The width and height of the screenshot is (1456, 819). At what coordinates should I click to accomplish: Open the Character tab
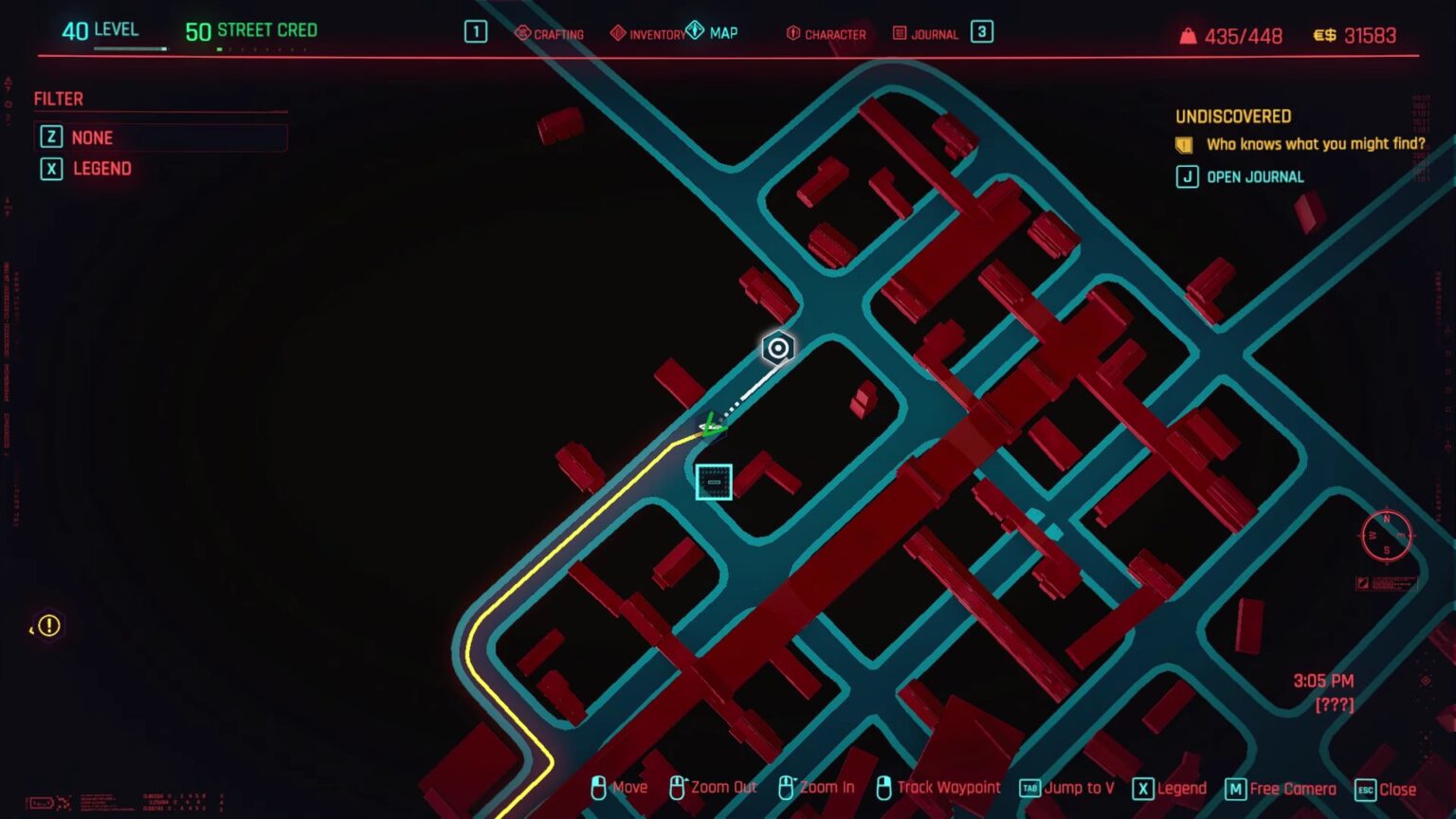pyautogui.click(x=827, y=34)
